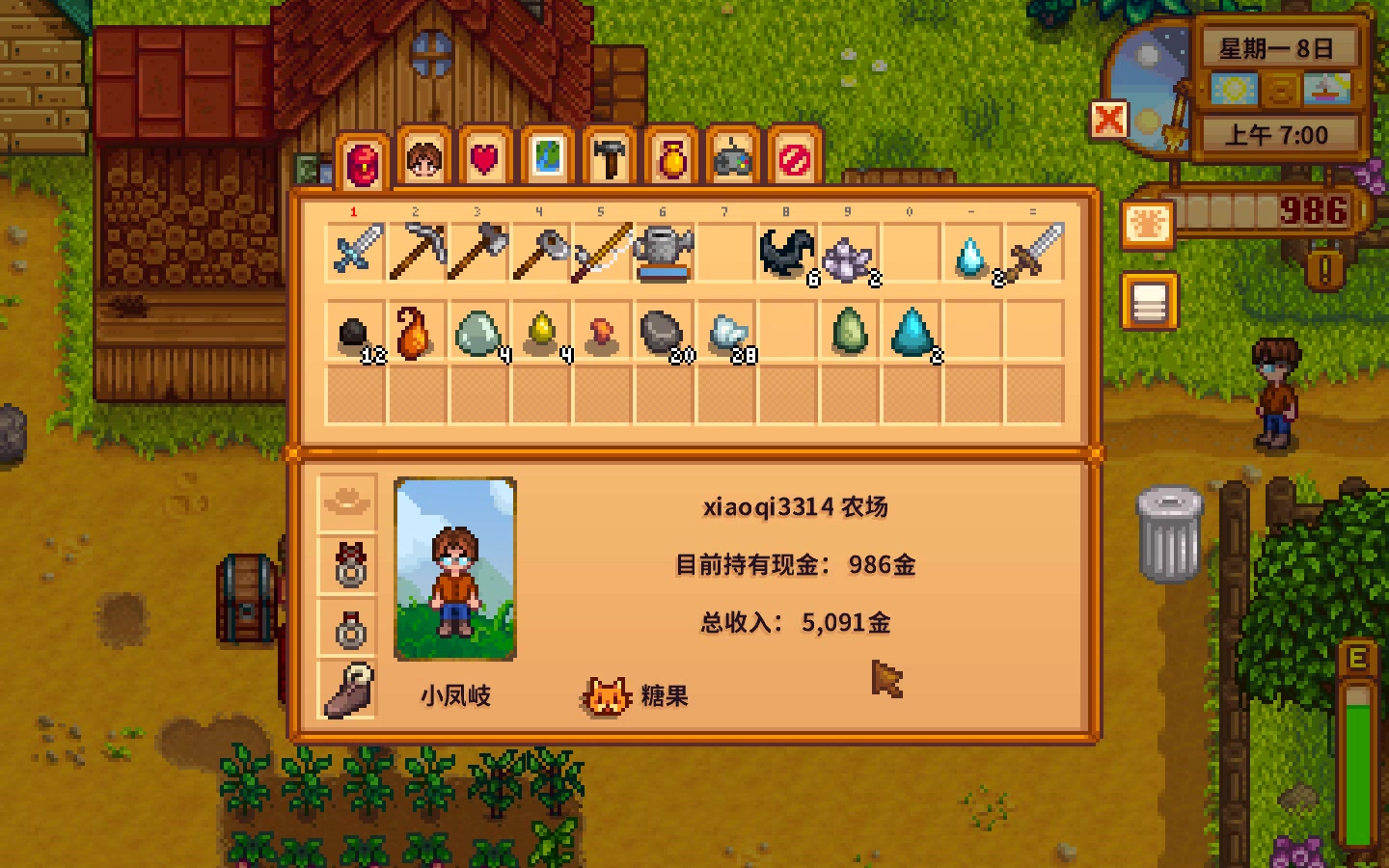Show the Map tab

(547, 159)
